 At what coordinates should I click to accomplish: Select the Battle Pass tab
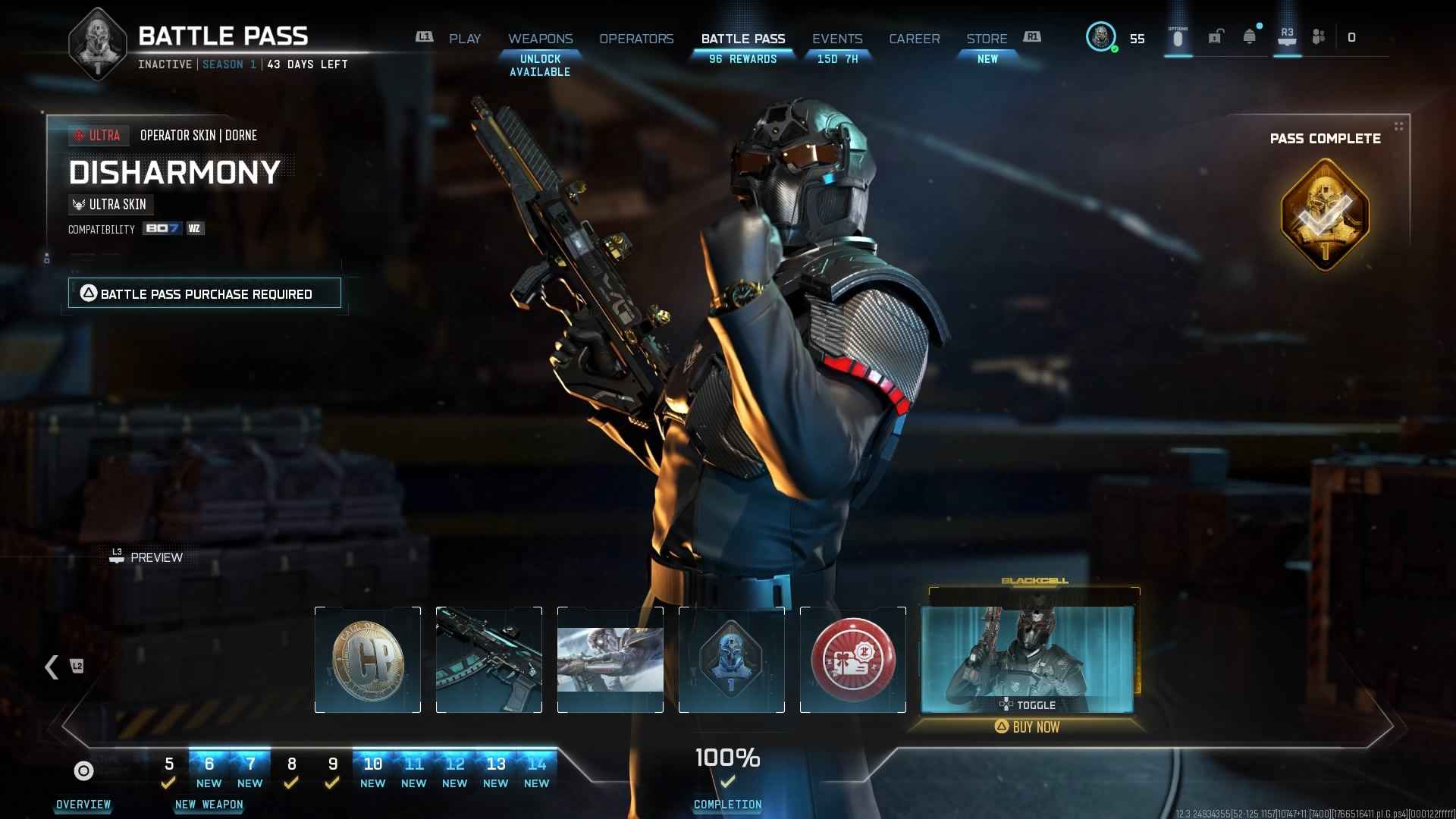pyautogui.click(x=742, y=39)
